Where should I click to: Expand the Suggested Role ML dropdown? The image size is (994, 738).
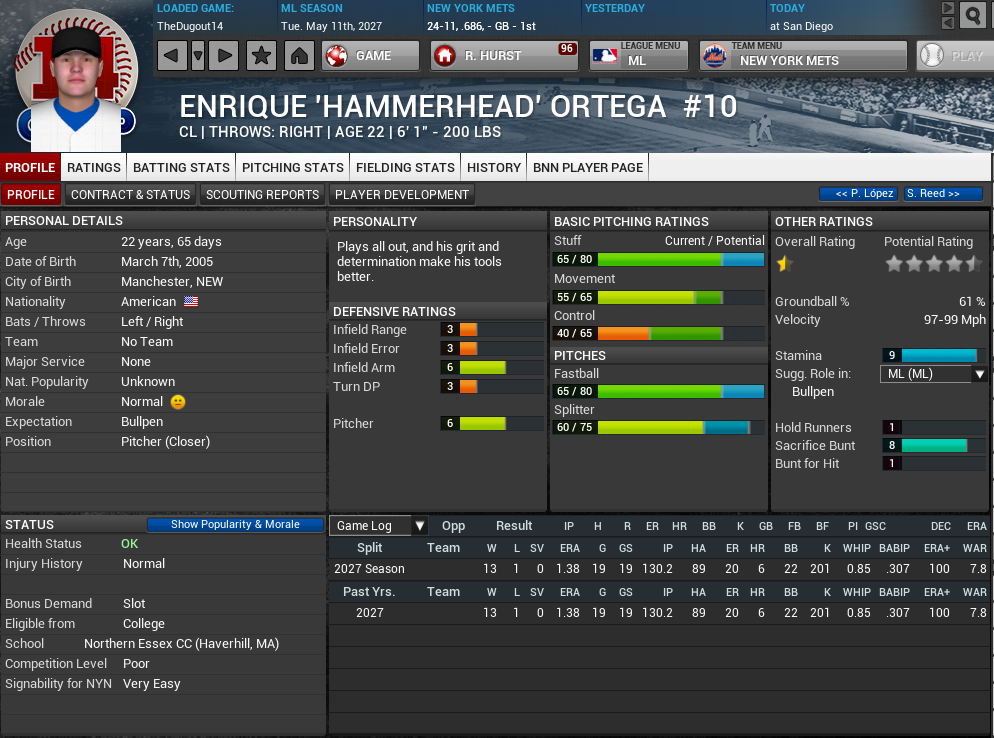[932, 374]
